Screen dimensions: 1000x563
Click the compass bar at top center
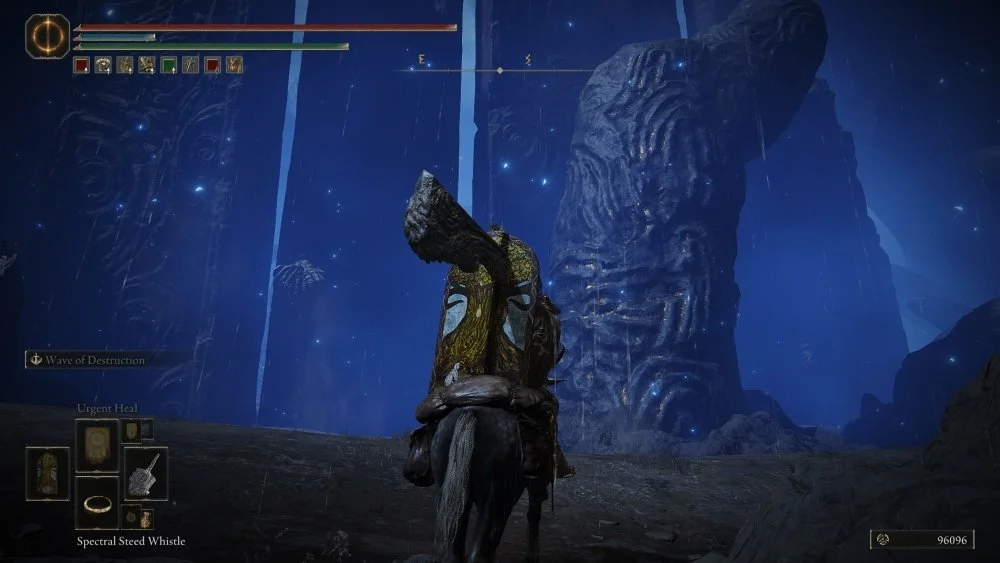[x=500, y=70]
